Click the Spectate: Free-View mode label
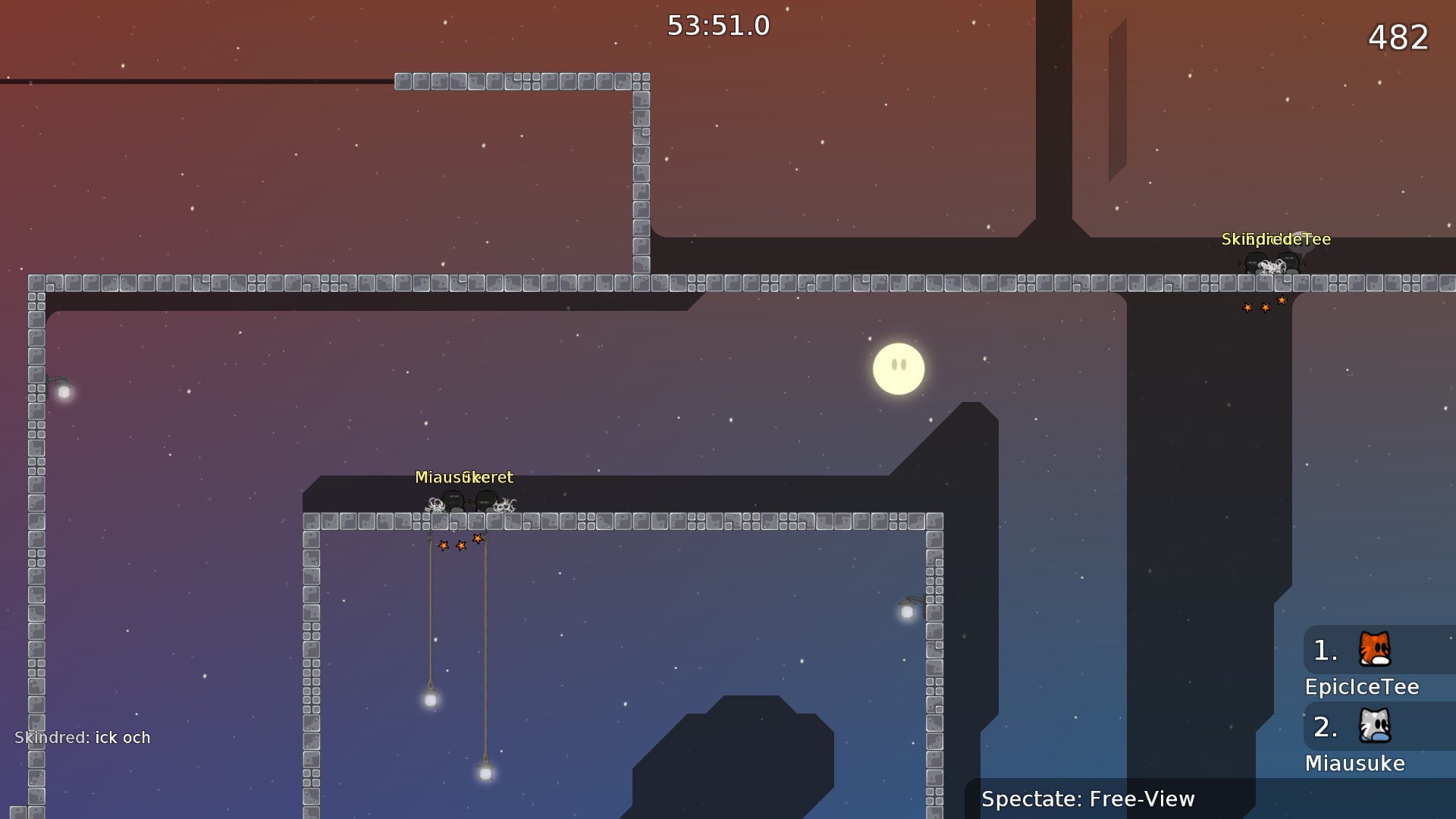 [x=1087, y=799]
